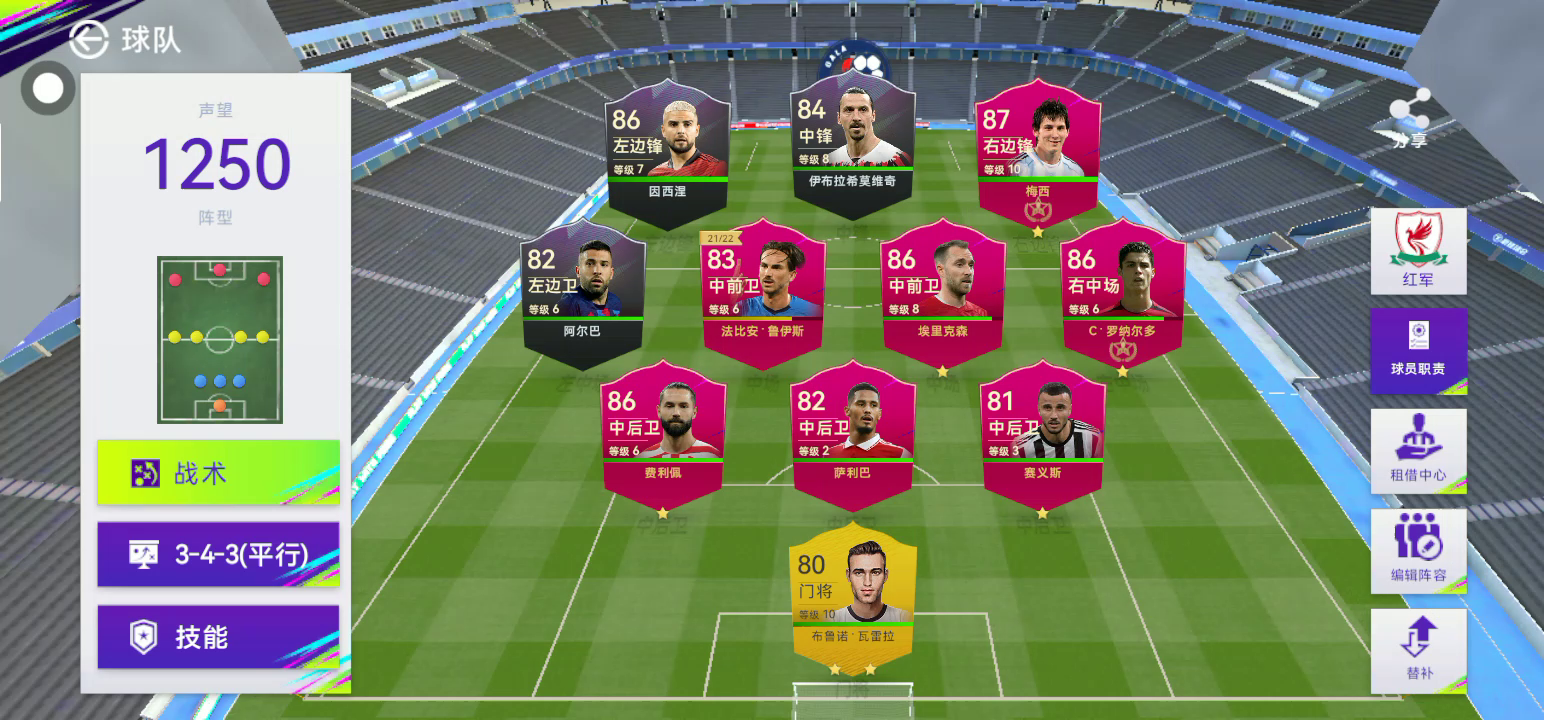Viewport: 1544px width, 720px height.
Task: Open the 战术 tactics menu
Action: point(218,472)
